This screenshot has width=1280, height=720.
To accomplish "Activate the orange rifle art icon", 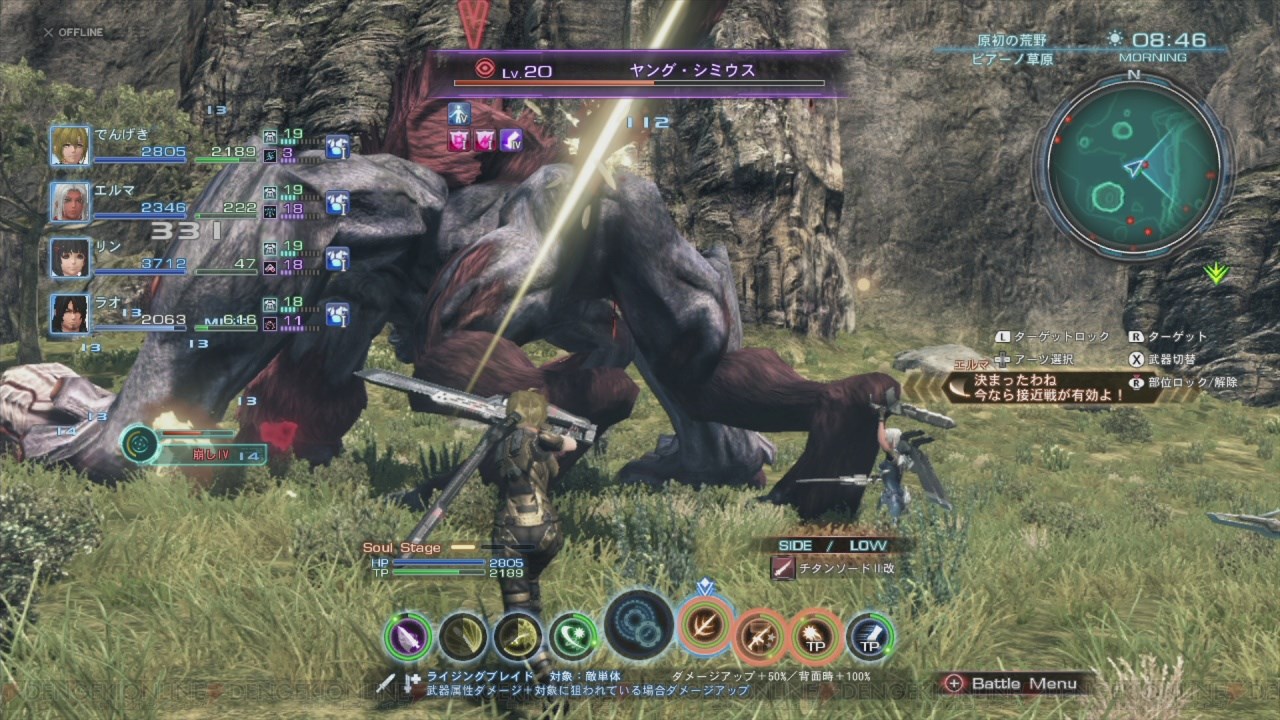I will [x=760, y=637].
